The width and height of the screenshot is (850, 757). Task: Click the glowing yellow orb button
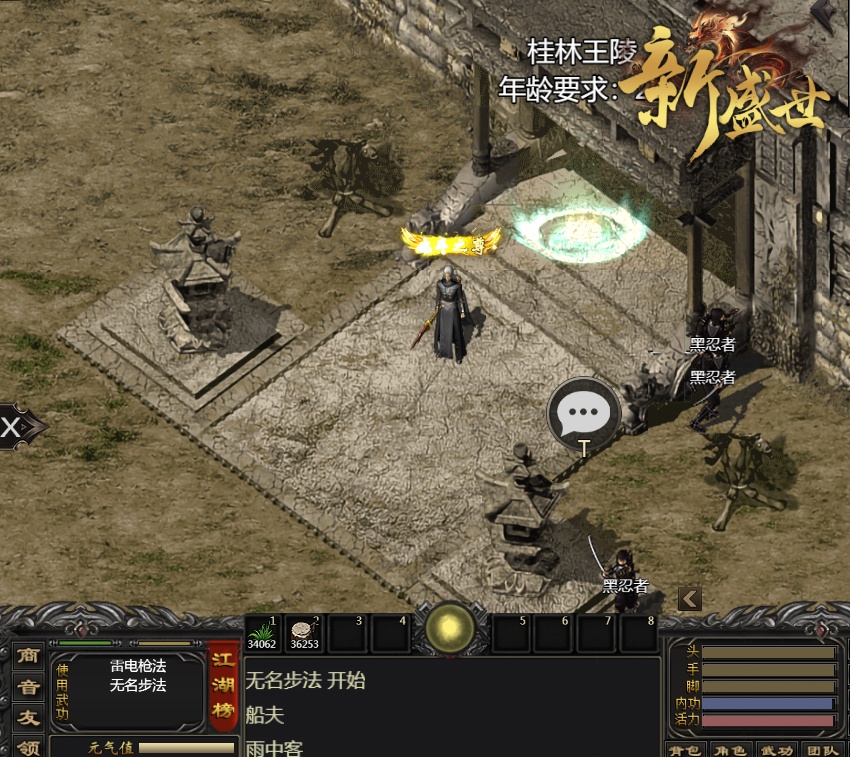tap(449, 628)
